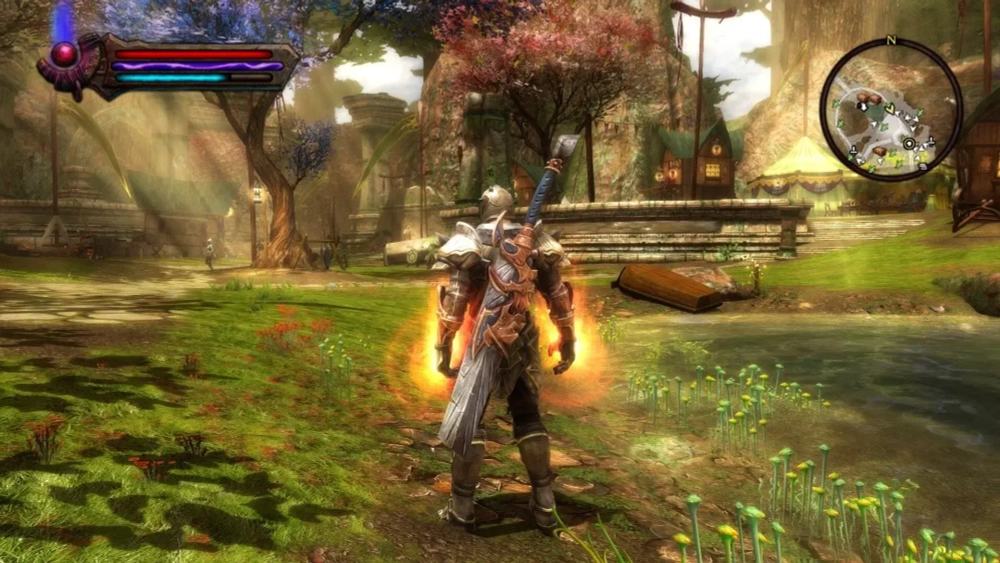This screenshot has height=563, width=1000.
Task: Select the ringed quest objective marker on minimap
Action: tap(909, 144)
